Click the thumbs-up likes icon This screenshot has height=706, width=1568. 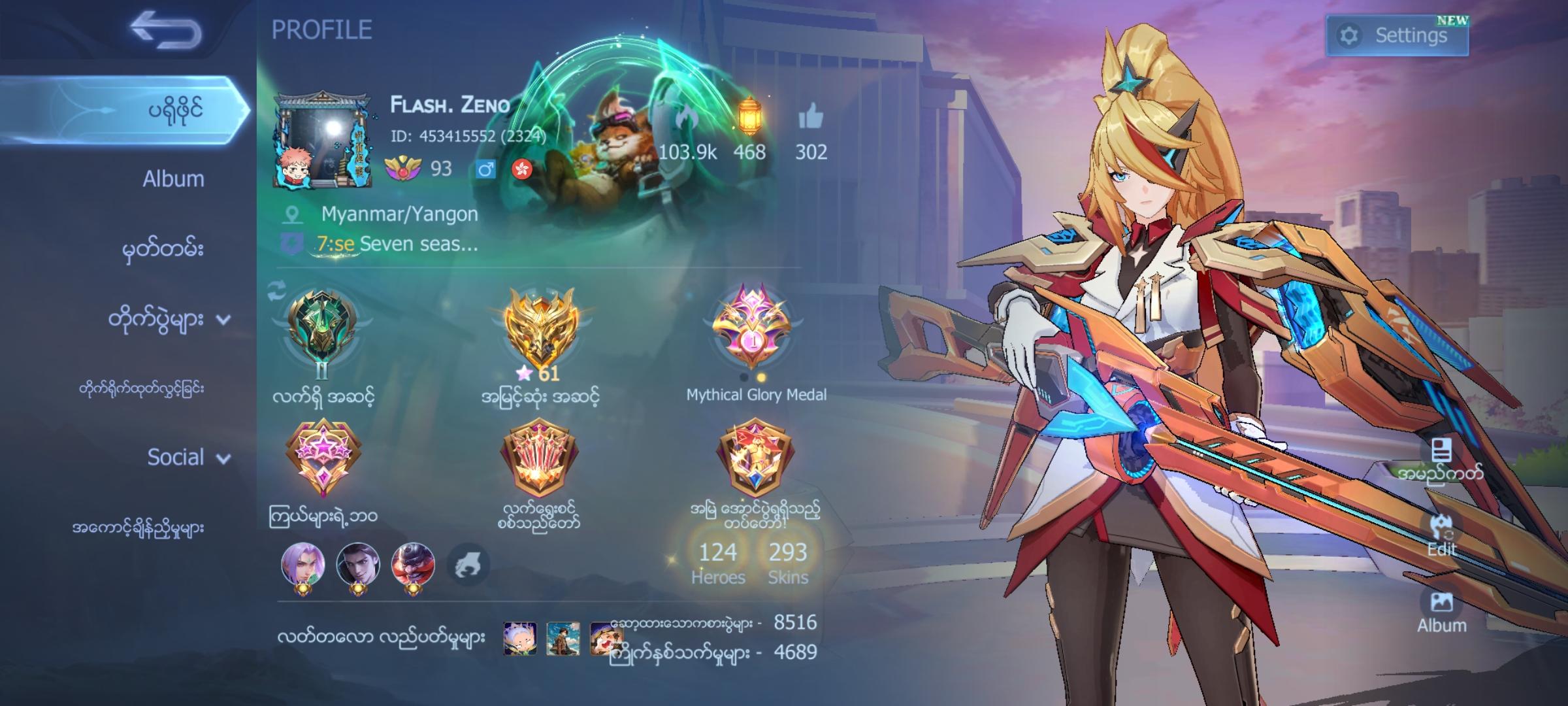813,118
